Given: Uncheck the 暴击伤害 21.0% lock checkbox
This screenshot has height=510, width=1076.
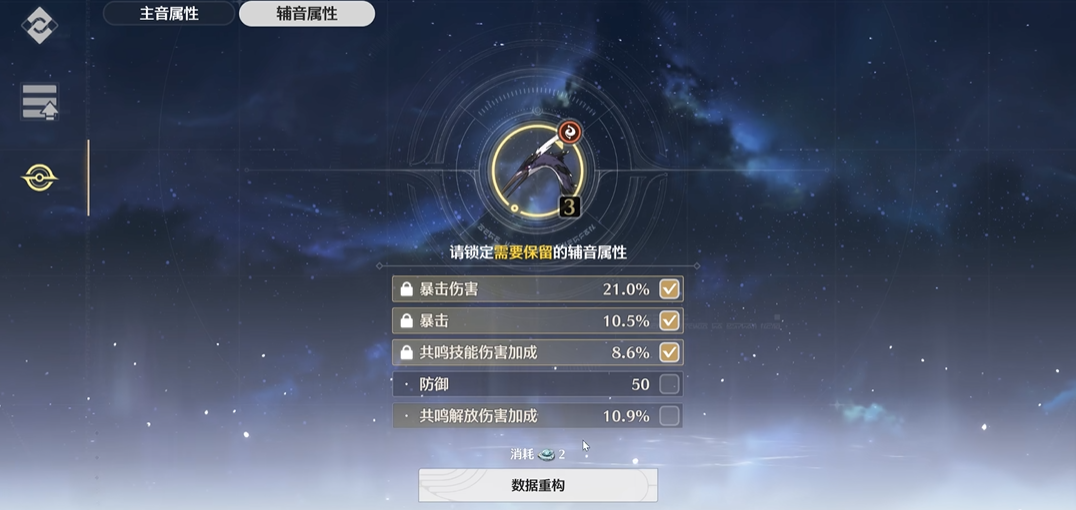Looking at the screenshot, I should [669, 289].
